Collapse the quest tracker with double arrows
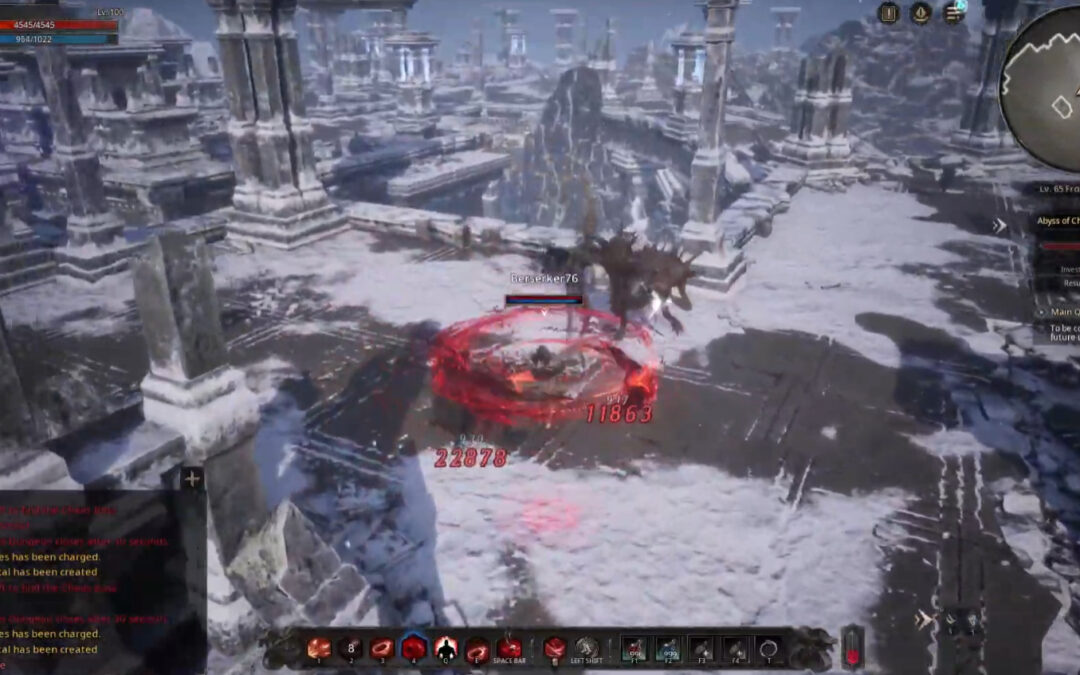Screen dimensions: 1080x675 (x=998, y=226)
